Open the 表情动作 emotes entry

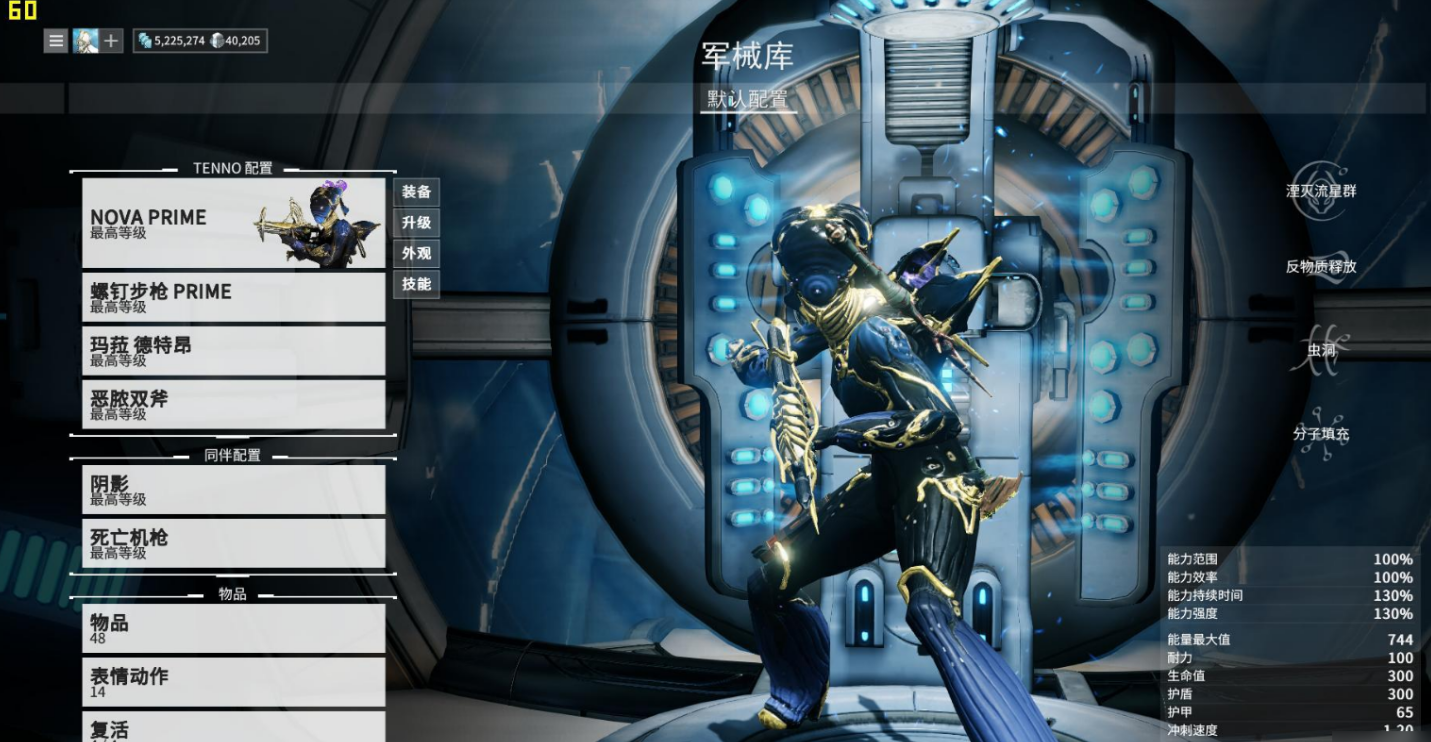[x=233, y=682]
